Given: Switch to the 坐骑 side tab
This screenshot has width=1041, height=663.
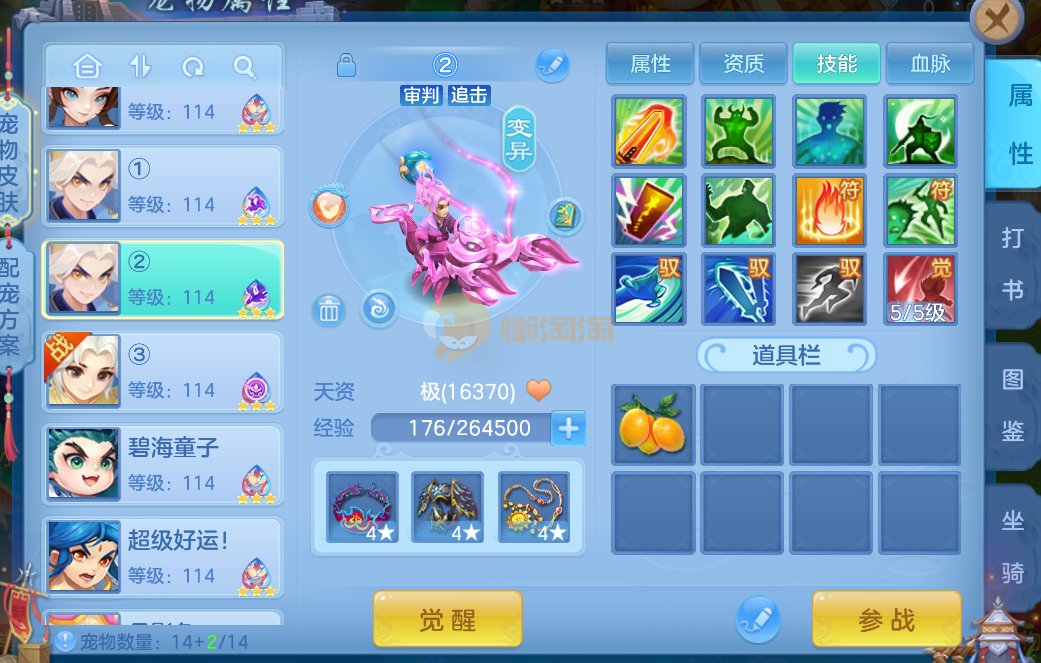Looking at the screenshot, I should 1012,546.
